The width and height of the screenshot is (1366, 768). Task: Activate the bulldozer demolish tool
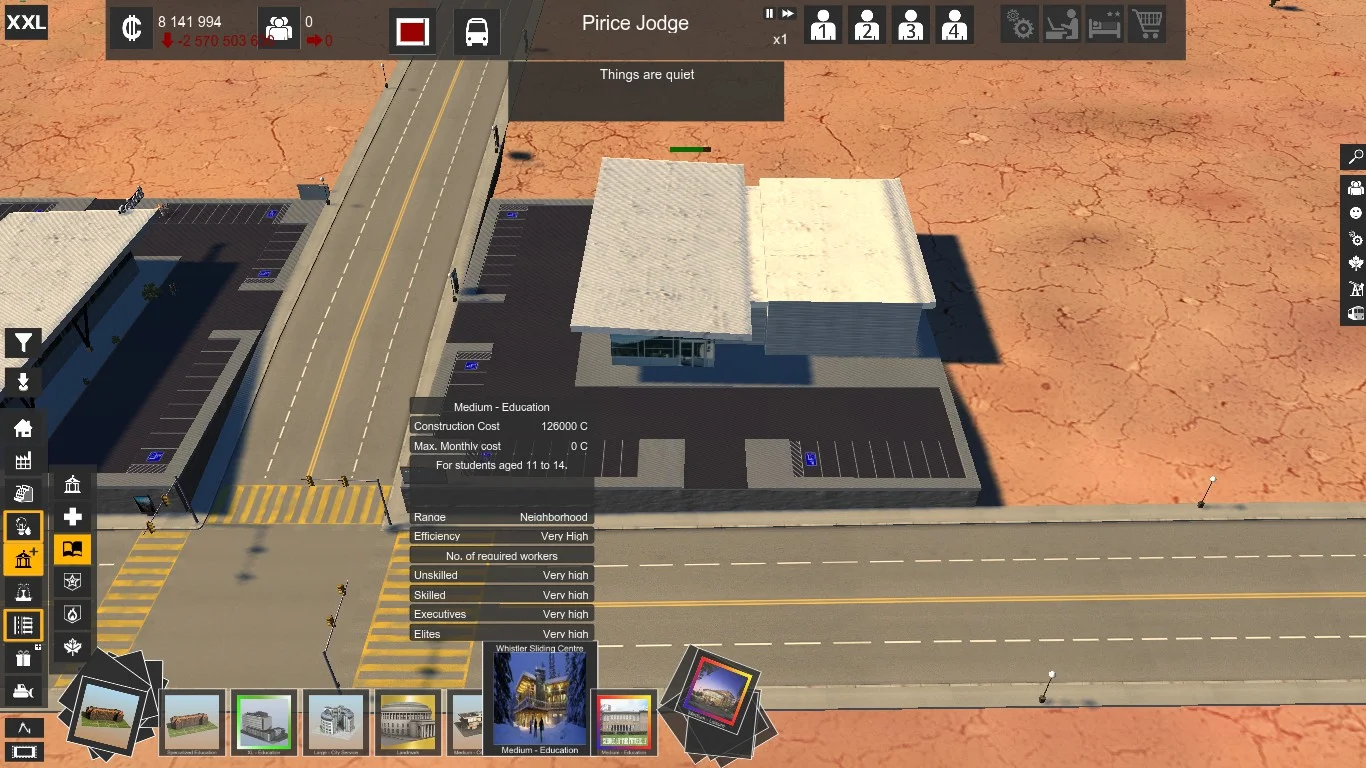coord(23,691)
